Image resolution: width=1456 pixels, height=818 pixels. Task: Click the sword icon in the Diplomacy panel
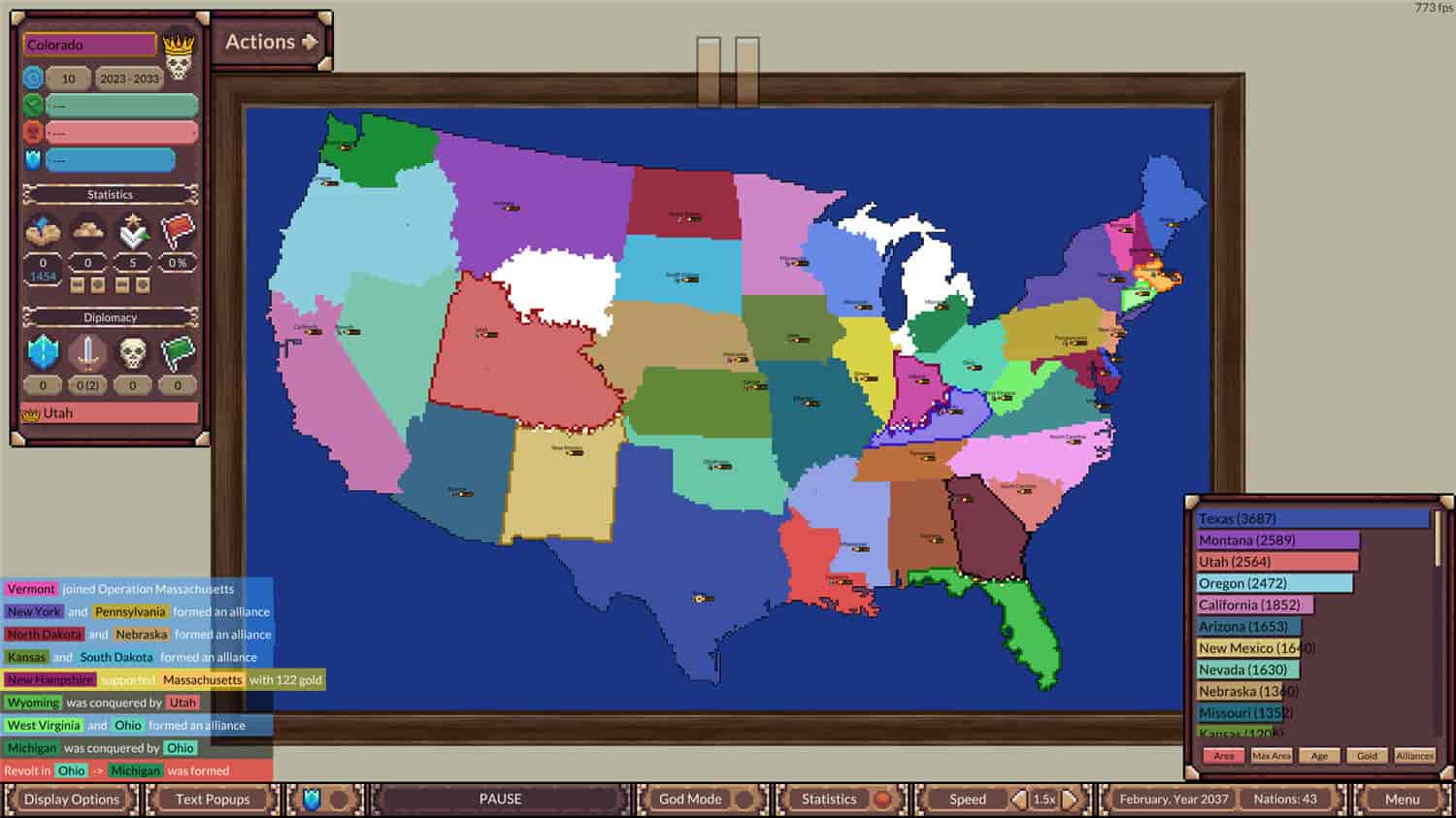tap(85, 351)
